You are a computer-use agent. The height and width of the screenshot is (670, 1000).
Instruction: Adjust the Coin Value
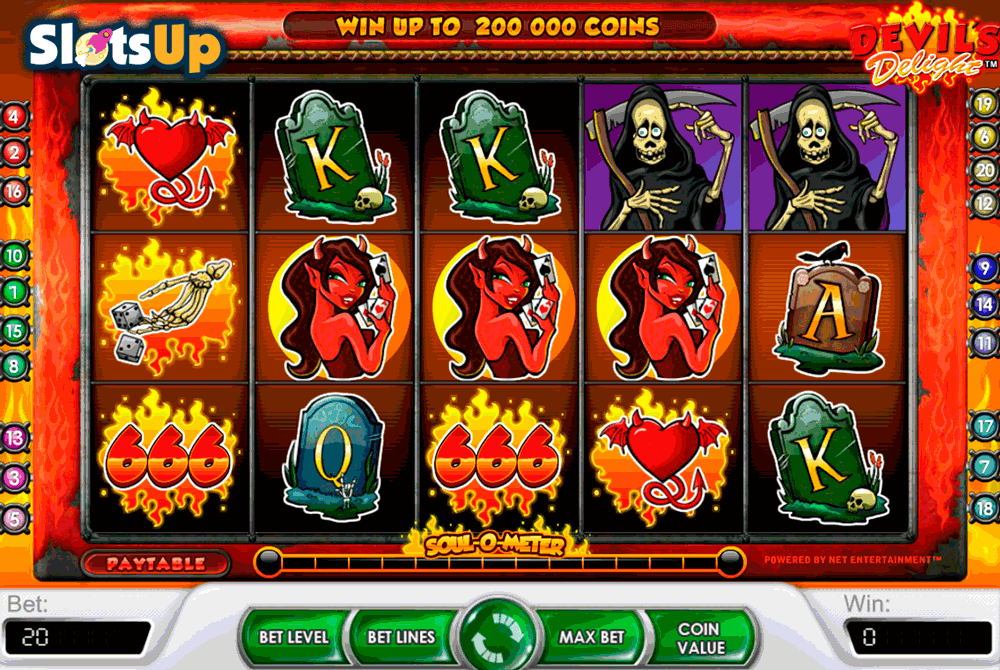click(699, 637)
